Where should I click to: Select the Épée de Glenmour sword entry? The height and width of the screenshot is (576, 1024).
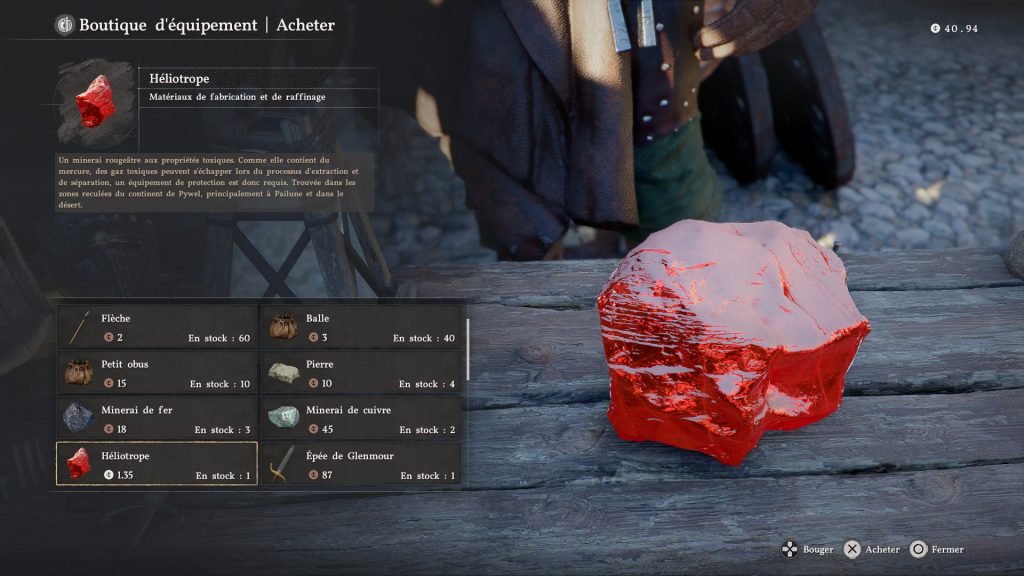point(361,464)
